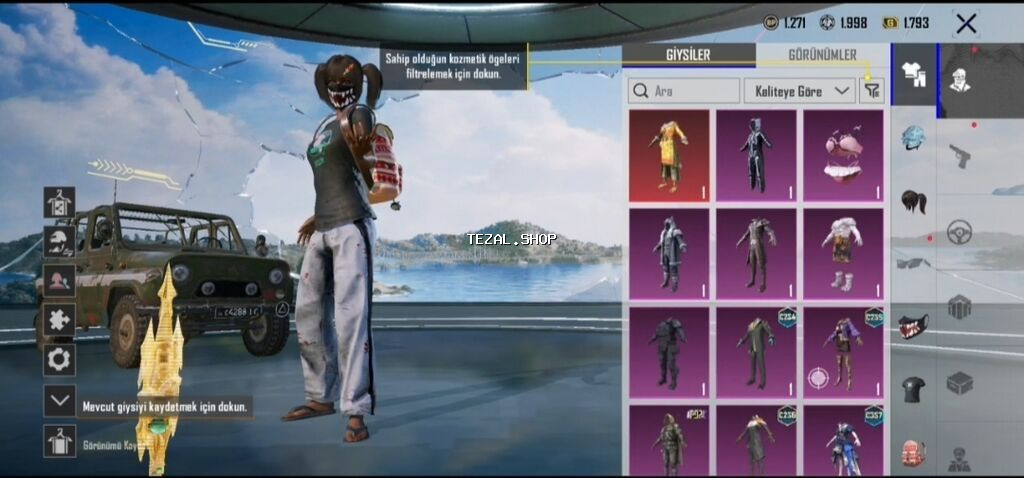
Task: Open the backpack category
Action: (913, 452)
